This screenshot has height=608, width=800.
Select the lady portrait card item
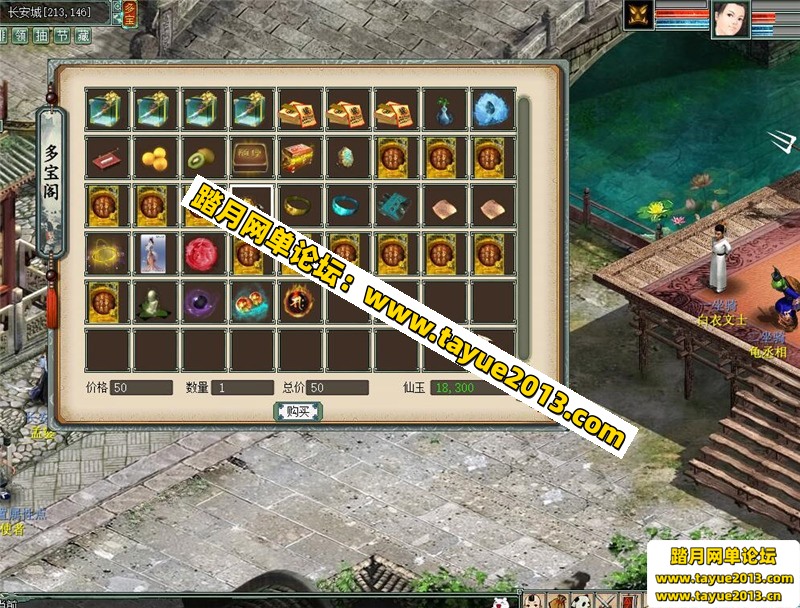[x=153, y=254]
